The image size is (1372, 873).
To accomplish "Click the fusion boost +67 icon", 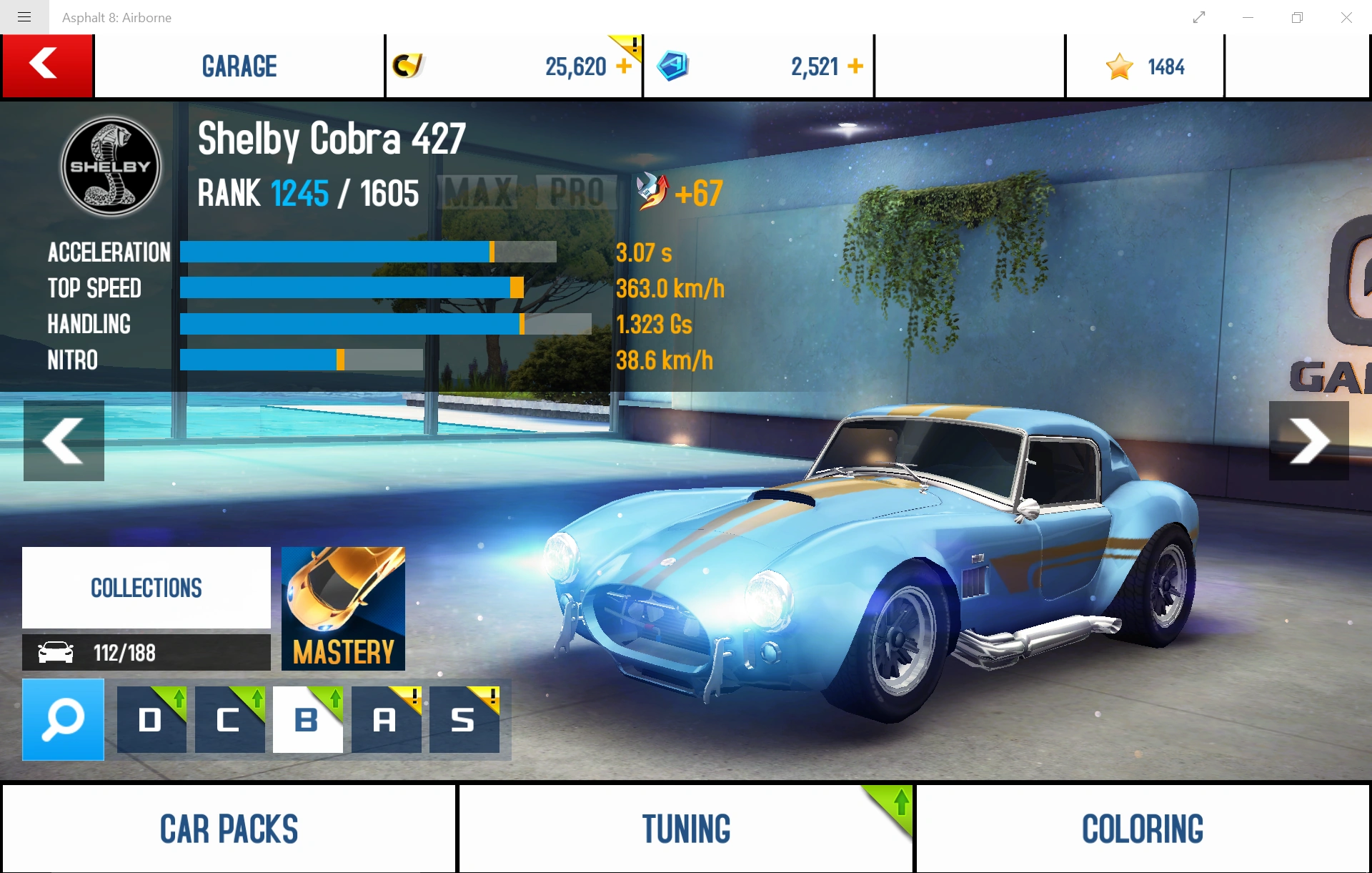I will [652, 191].
